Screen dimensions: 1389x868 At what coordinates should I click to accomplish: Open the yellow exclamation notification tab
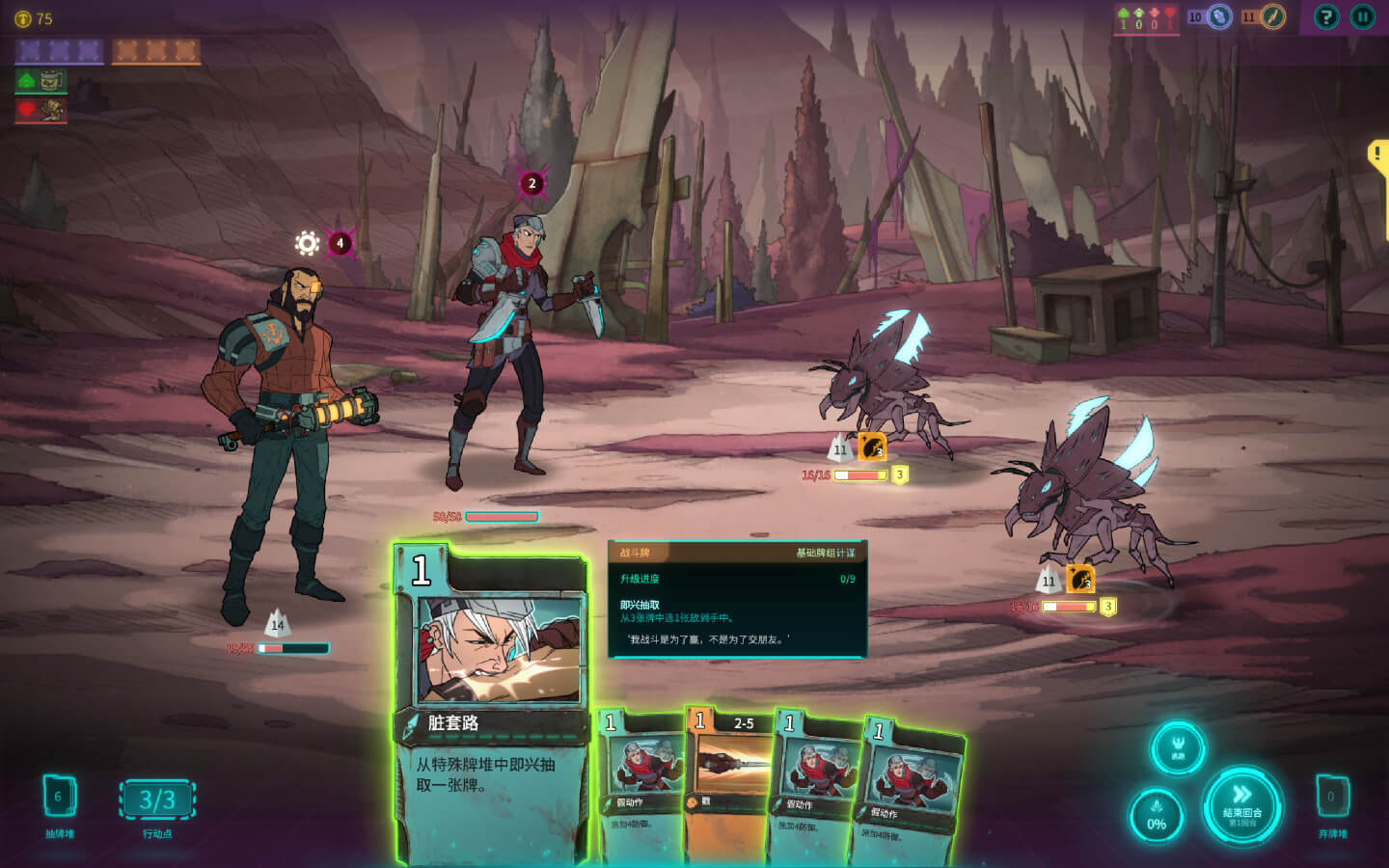coord(1378,155)
